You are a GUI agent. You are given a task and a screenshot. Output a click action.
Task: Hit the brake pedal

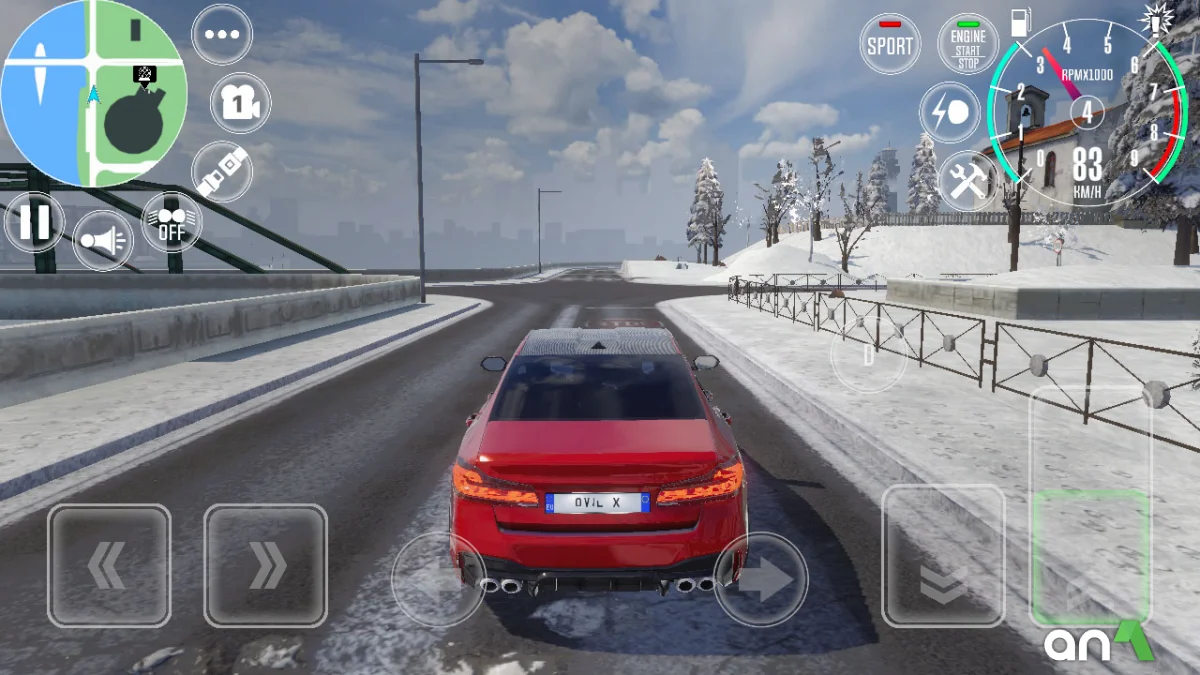942,556
